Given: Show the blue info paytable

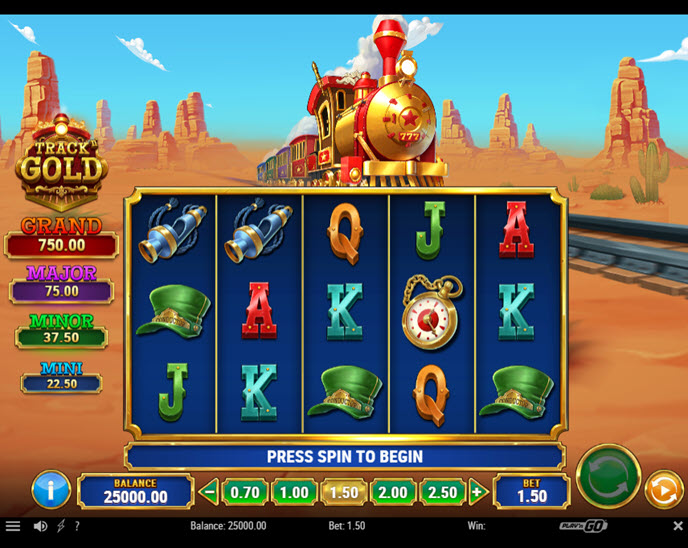Looking at the screenshot, I should (51, 490).
